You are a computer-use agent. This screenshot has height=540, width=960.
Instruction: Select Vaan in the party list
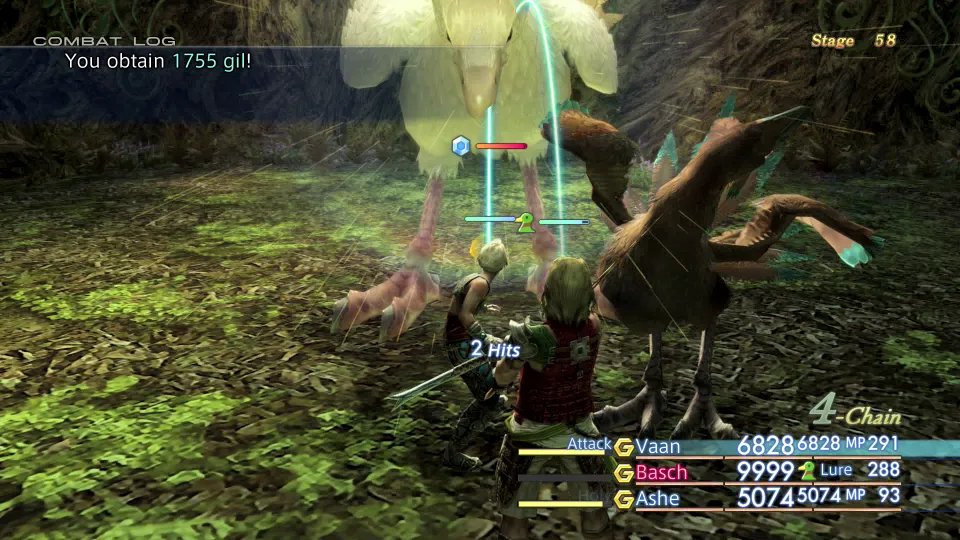(x=659, y=446)
